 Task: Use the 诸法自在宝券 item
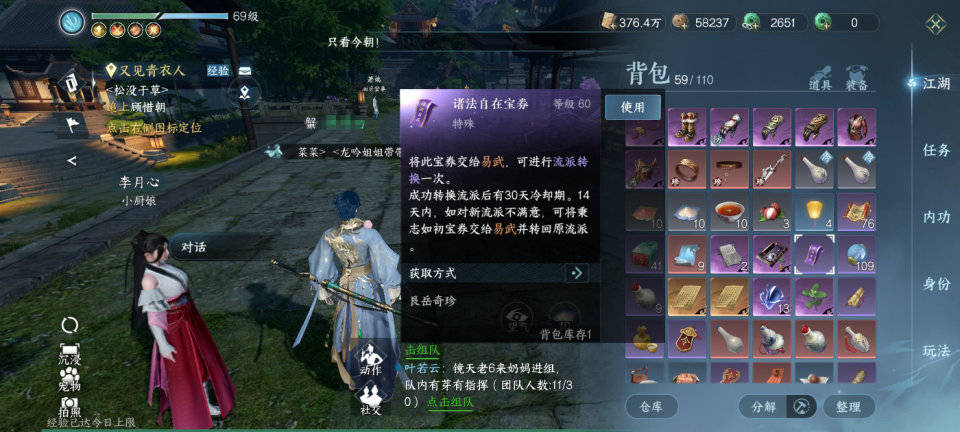pos(633,106)
